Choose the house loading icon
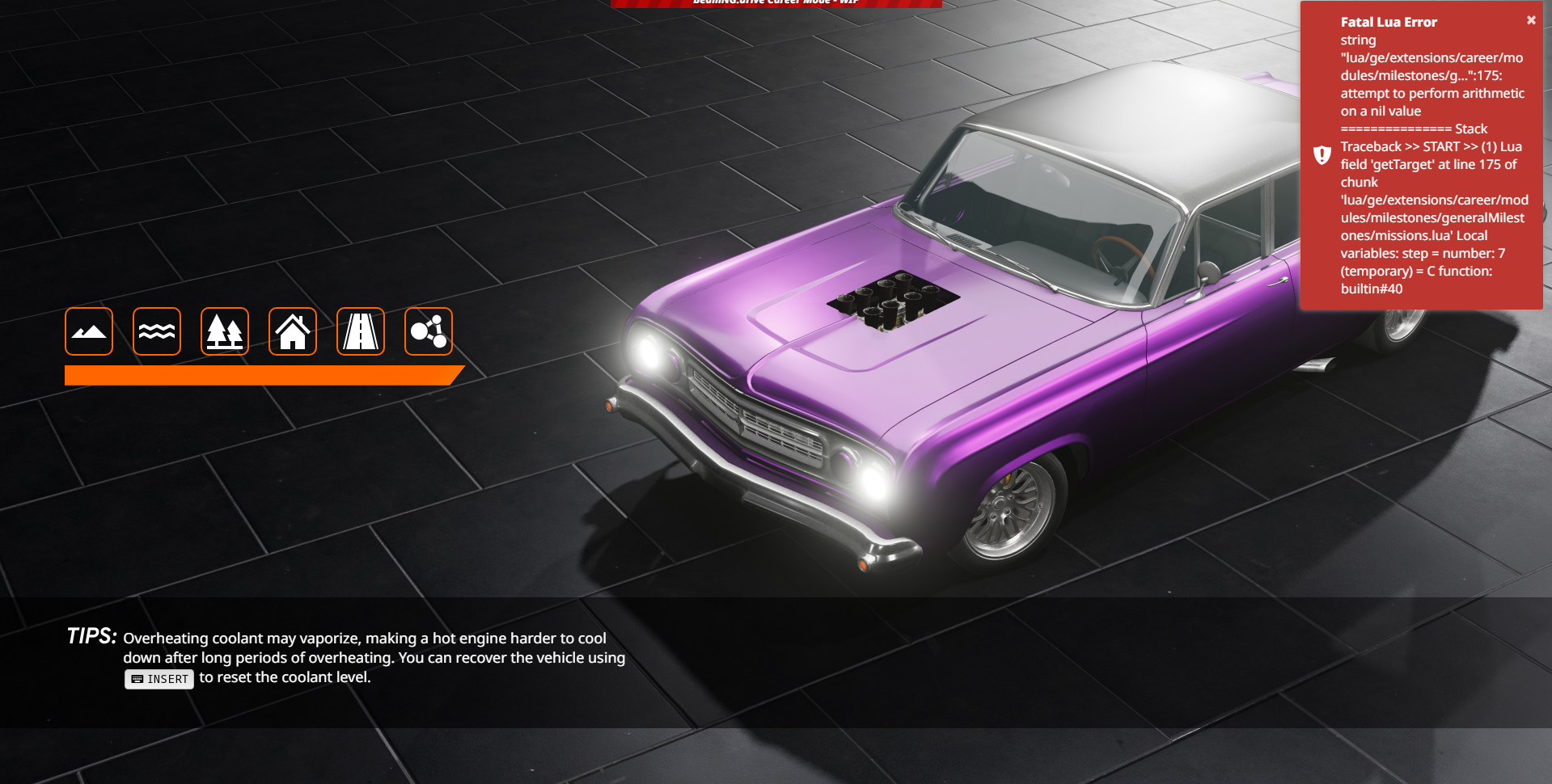Viewport: 1552px width, 784px height. (x=293, y=331)
